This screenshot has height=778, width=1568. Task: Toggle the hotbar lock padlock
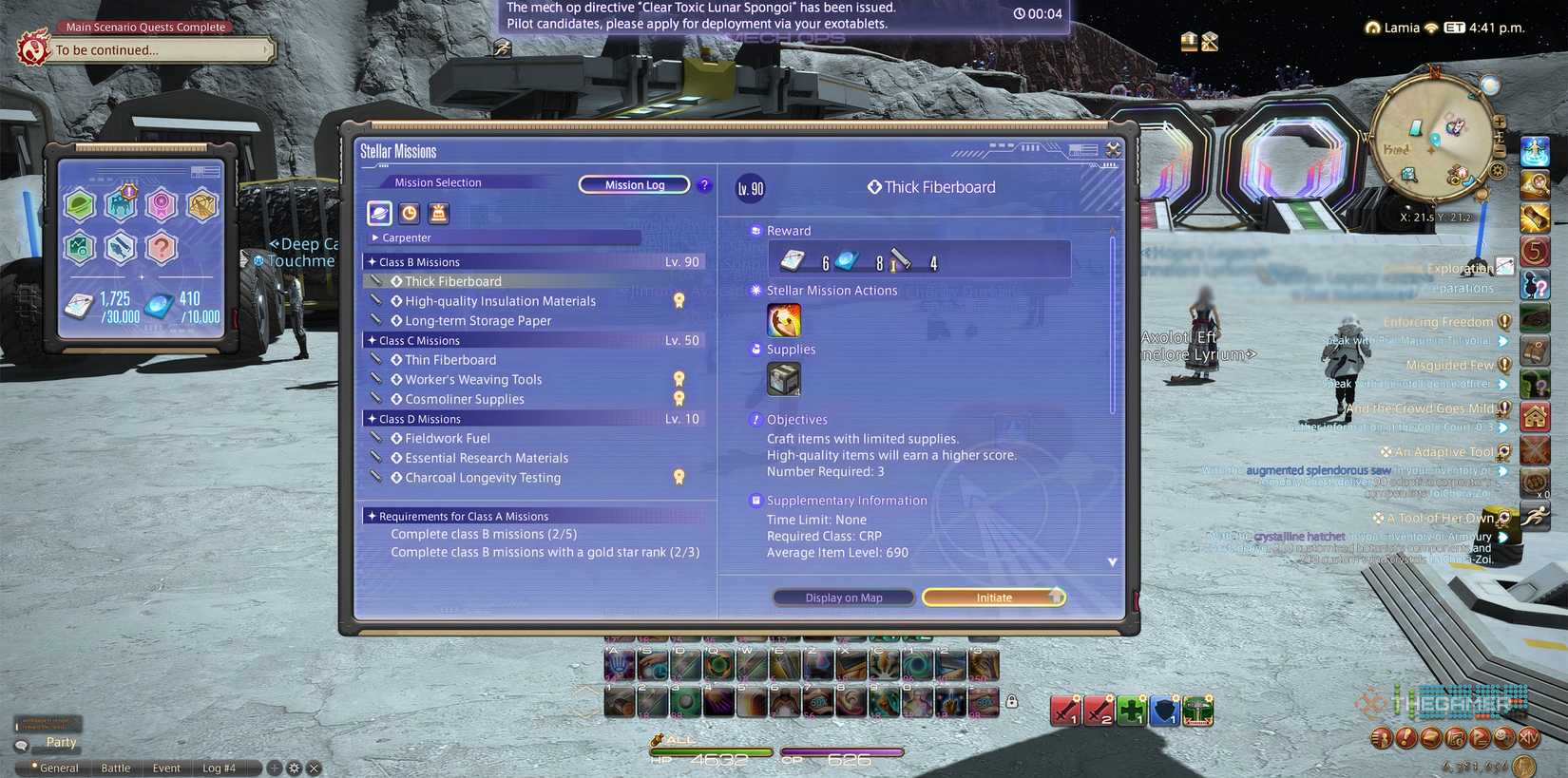[x=1012, y=700]
